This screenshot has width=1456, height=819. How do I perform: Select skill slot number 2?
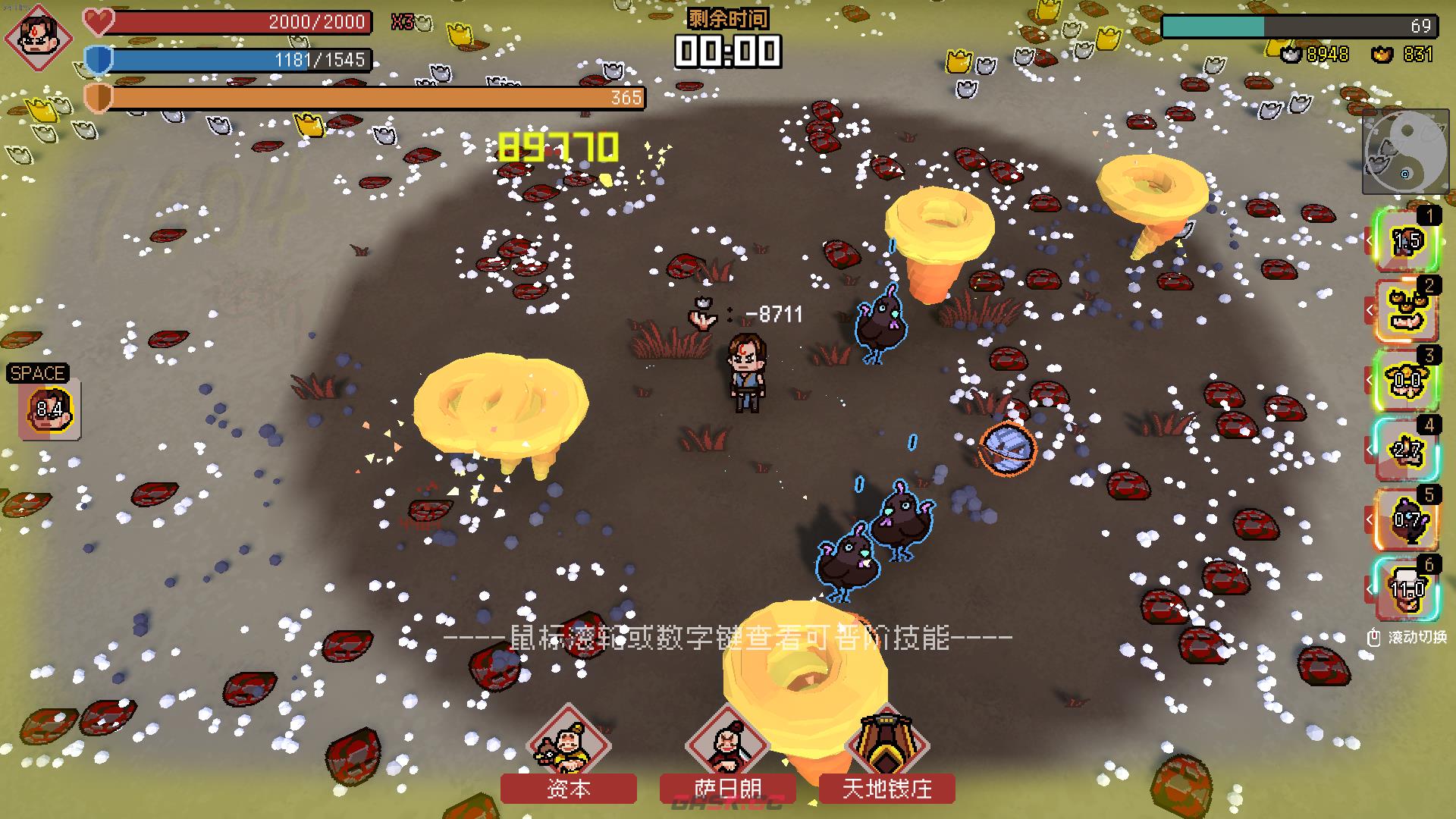tap(1407, 311)
